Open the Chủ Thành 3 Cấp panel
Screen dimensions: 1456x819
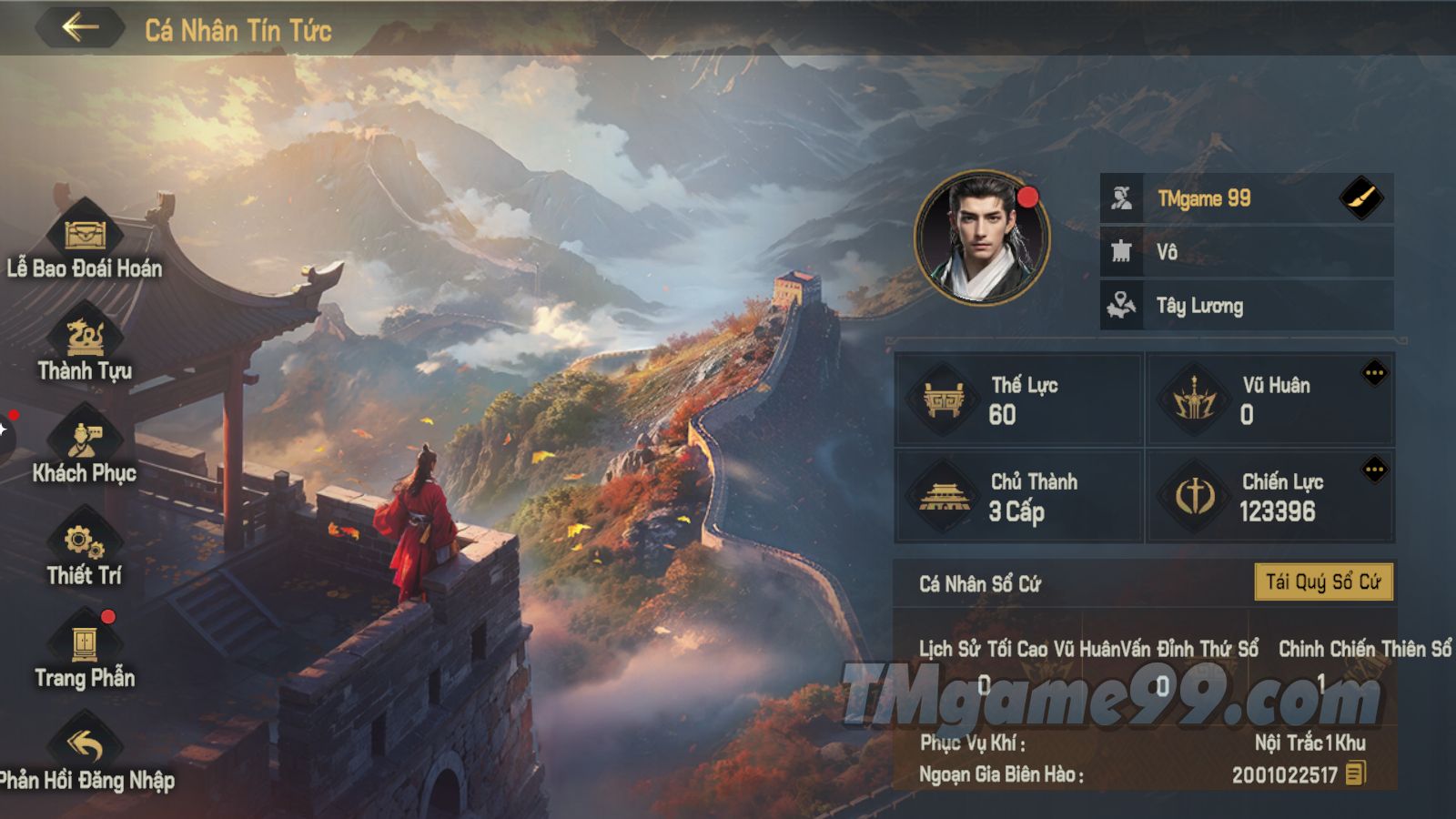pyautogui.click(x=1019, y=497)
